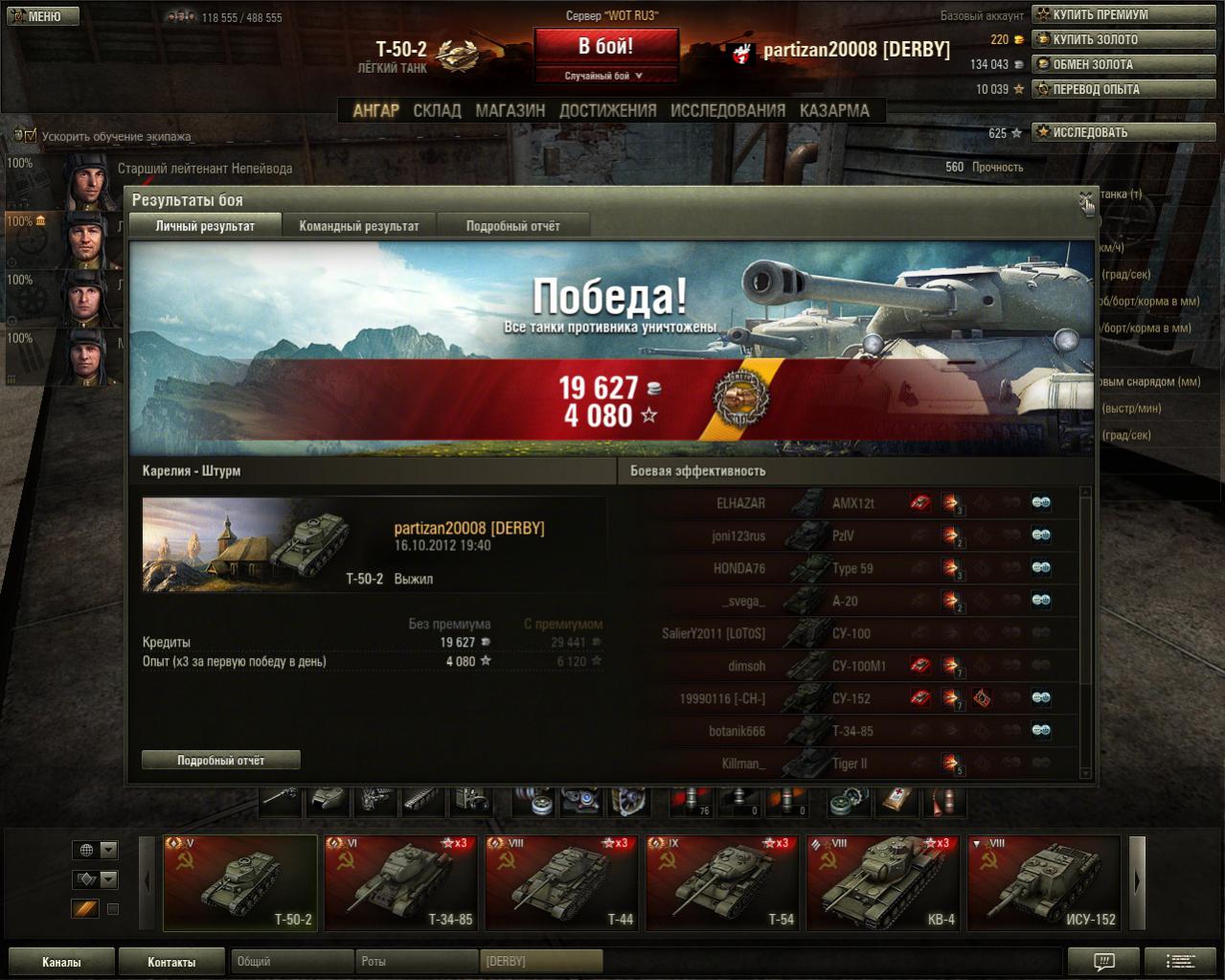Open the Магазин section

click(510, 110)
